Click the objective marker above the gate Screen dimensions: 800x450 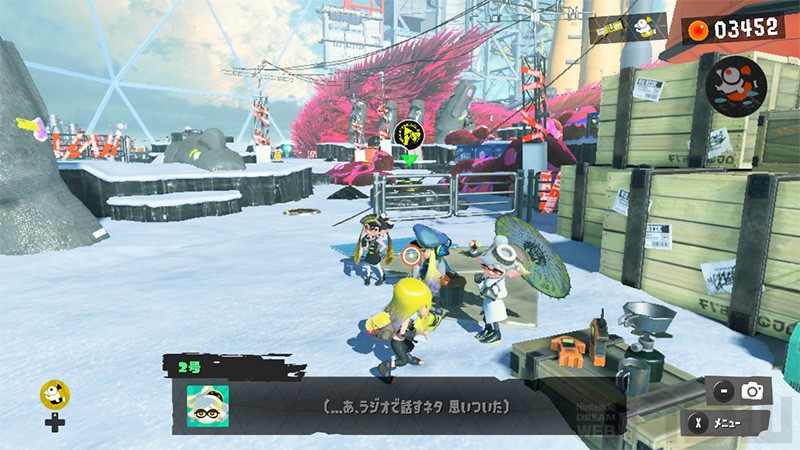[x=408, y=133]
